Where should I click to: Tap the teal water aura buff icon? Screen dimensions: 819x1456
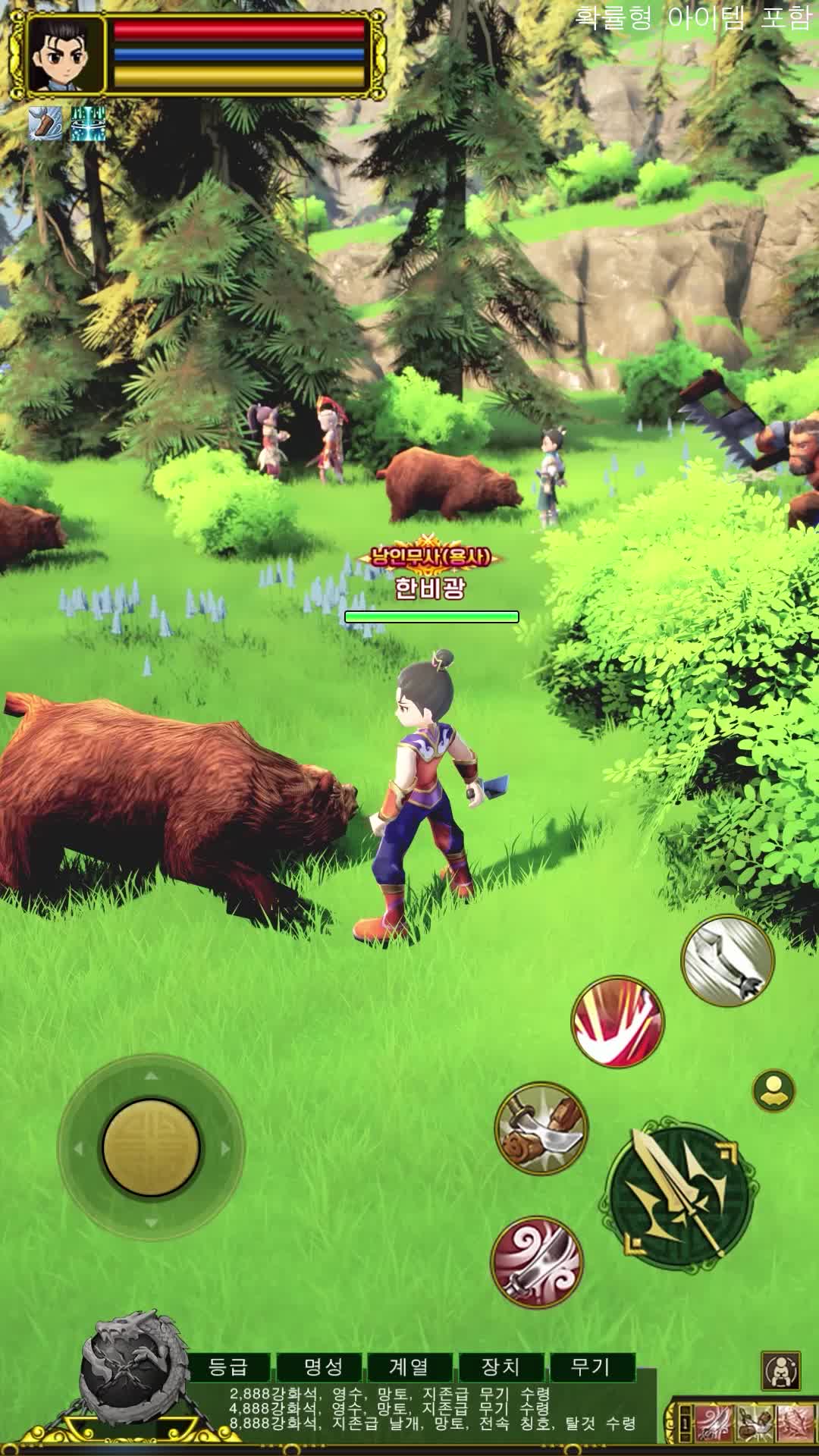coord(88,124)
